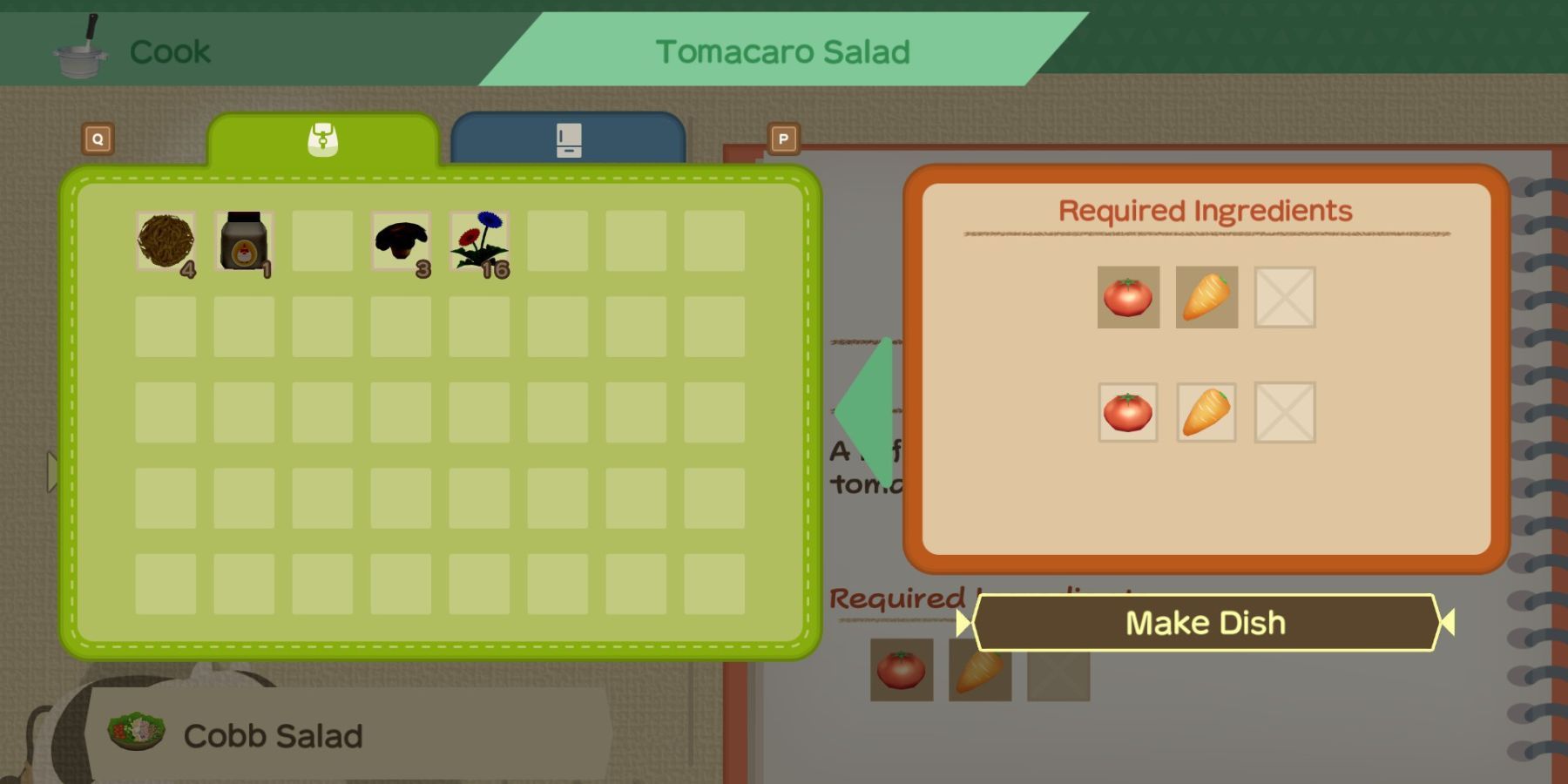The width and height of the screenshot is (1568, 784).
Task: Click the small arrow on the left screen edge
Action: [x=50, y=470]
